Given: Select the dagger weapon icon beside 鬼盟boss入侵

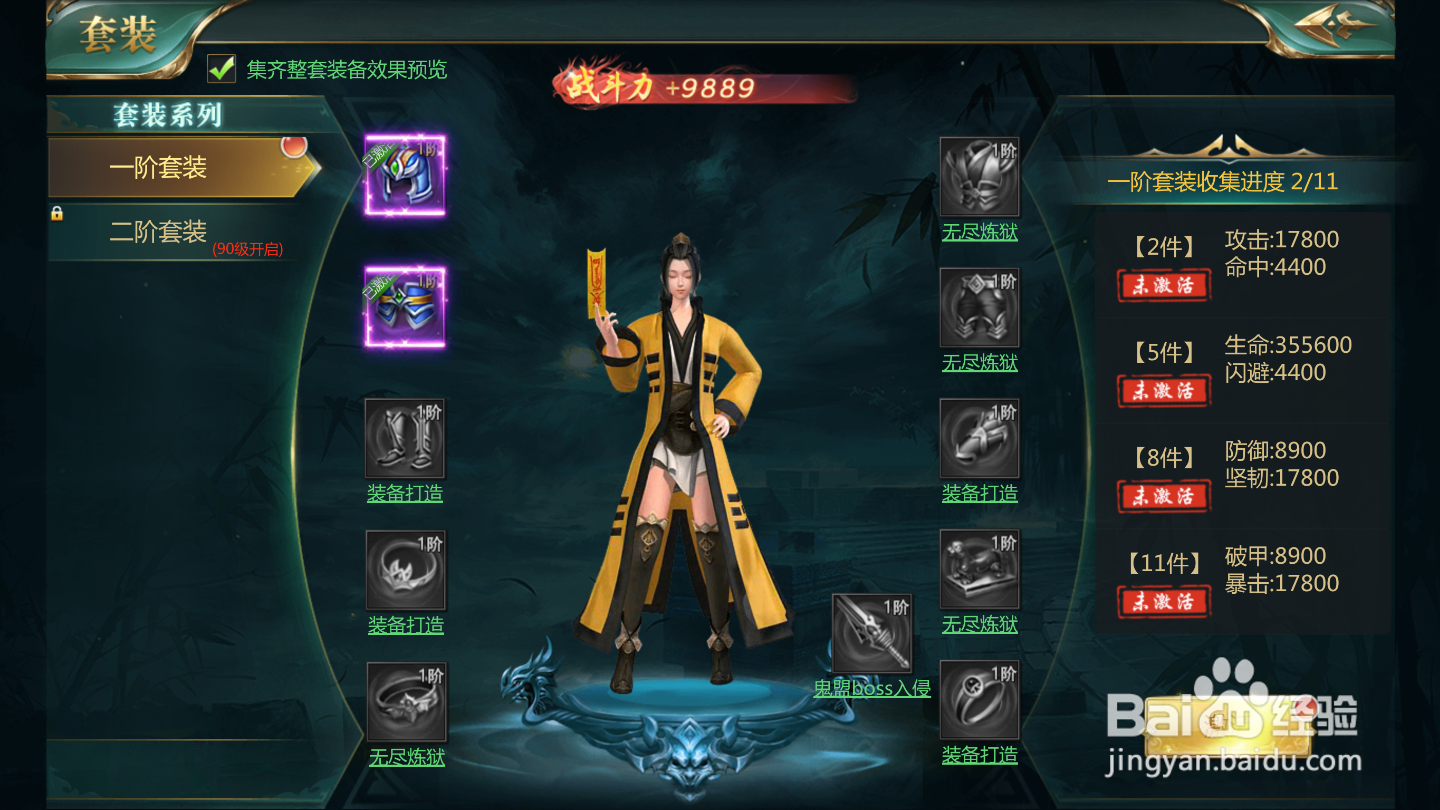Looking at the screenshot, I should (873, 633).
